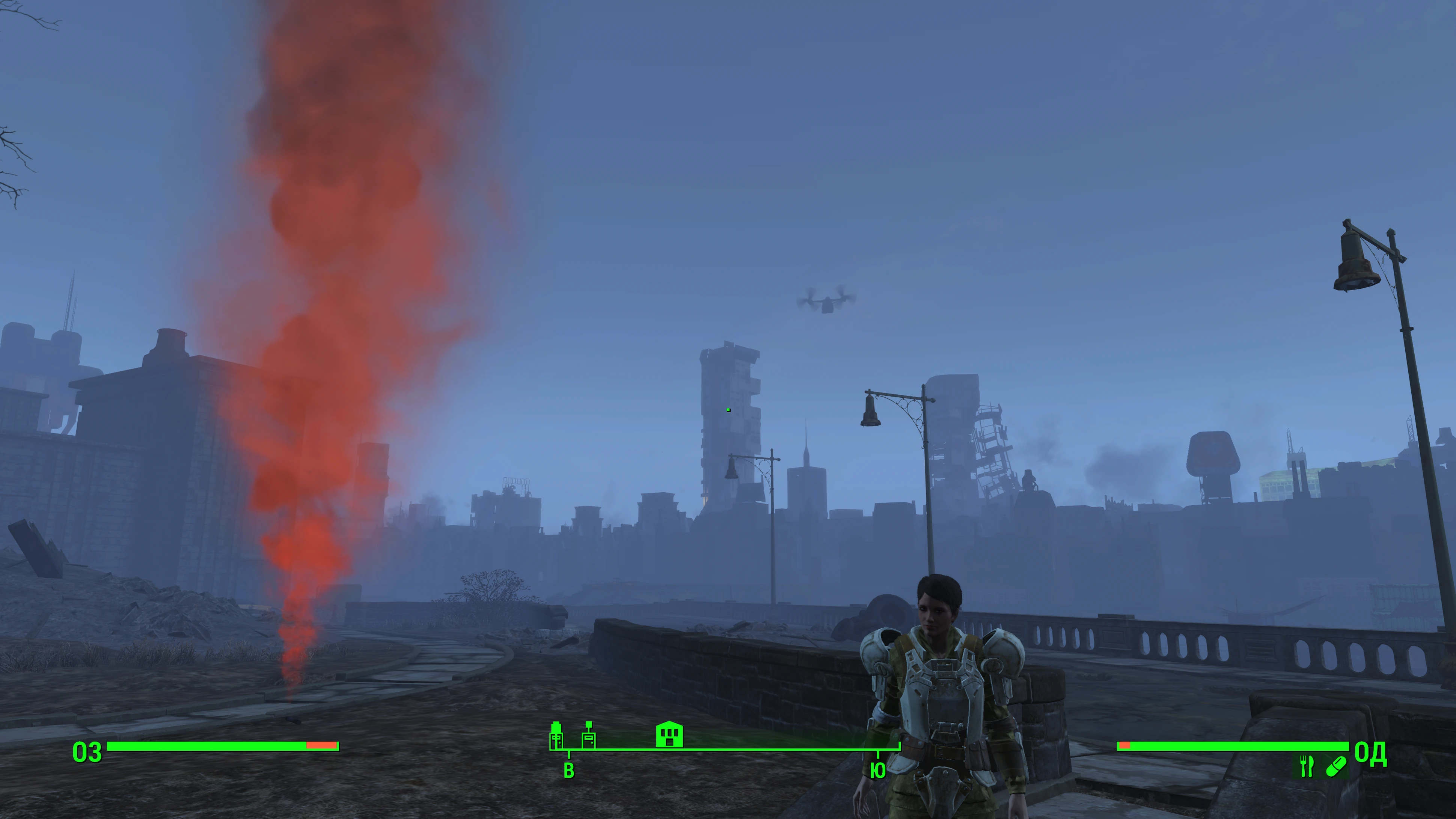Click the fork and knife status icon
This screenshot has width=1456, height=819.
click(x=1306, y=766)
